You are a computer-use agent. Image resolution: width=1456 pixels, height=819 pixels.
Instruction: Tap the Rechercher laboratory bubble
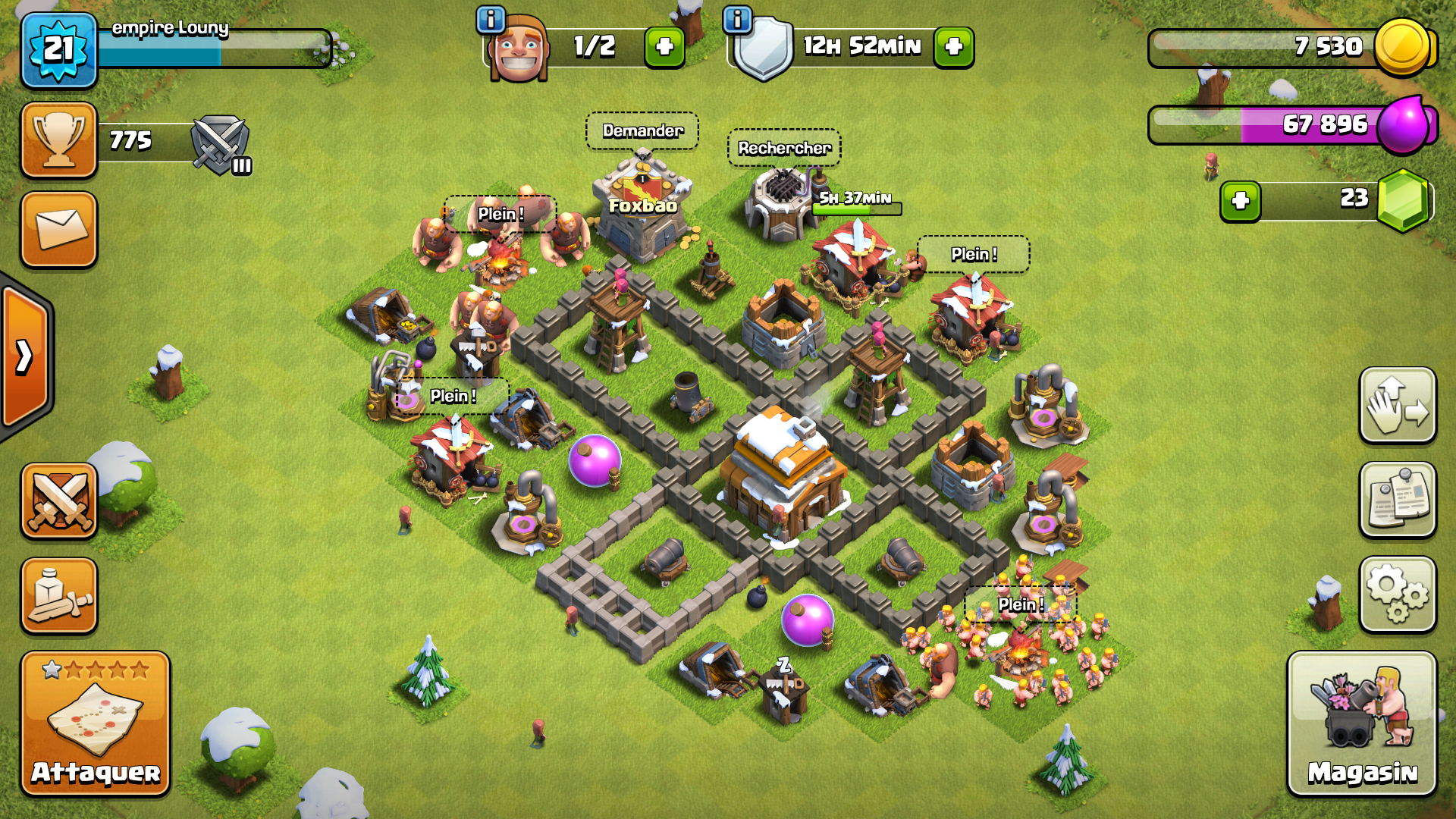pyautogui.click(x=784, y=148)
